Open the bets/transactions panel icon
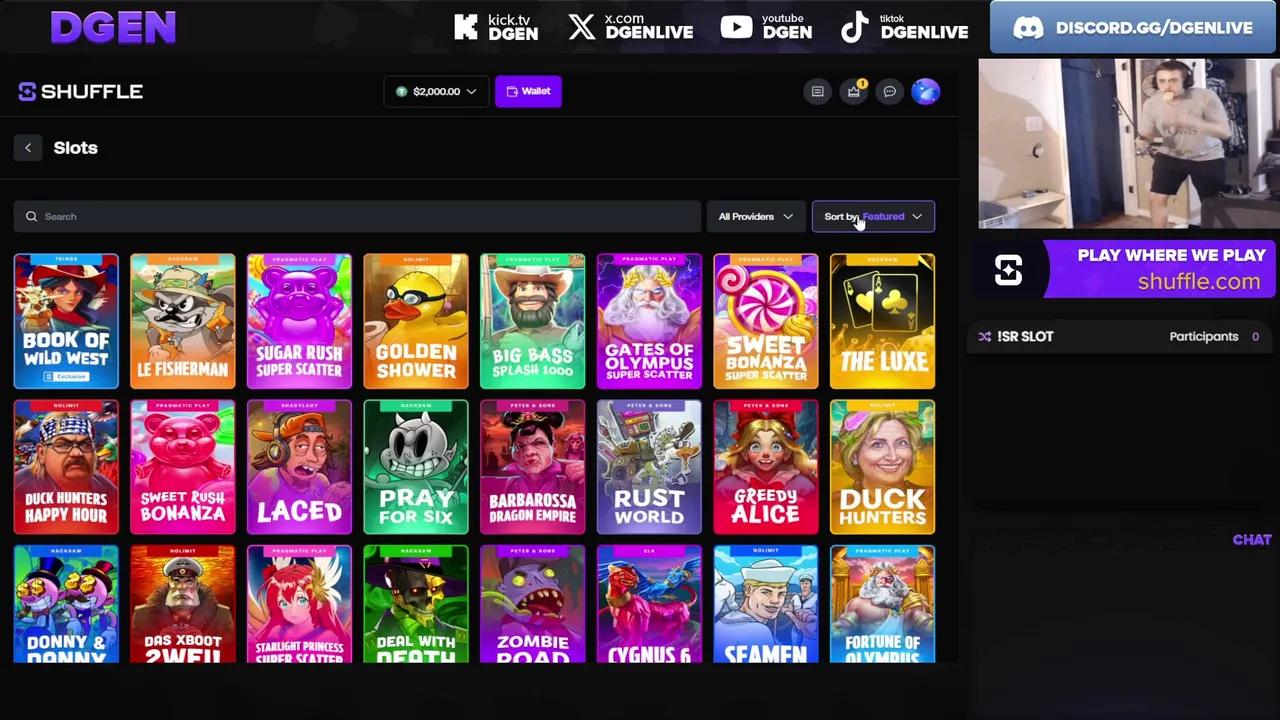The height and width of the screenshot is (720, 1280). click(x=817, y=91)
